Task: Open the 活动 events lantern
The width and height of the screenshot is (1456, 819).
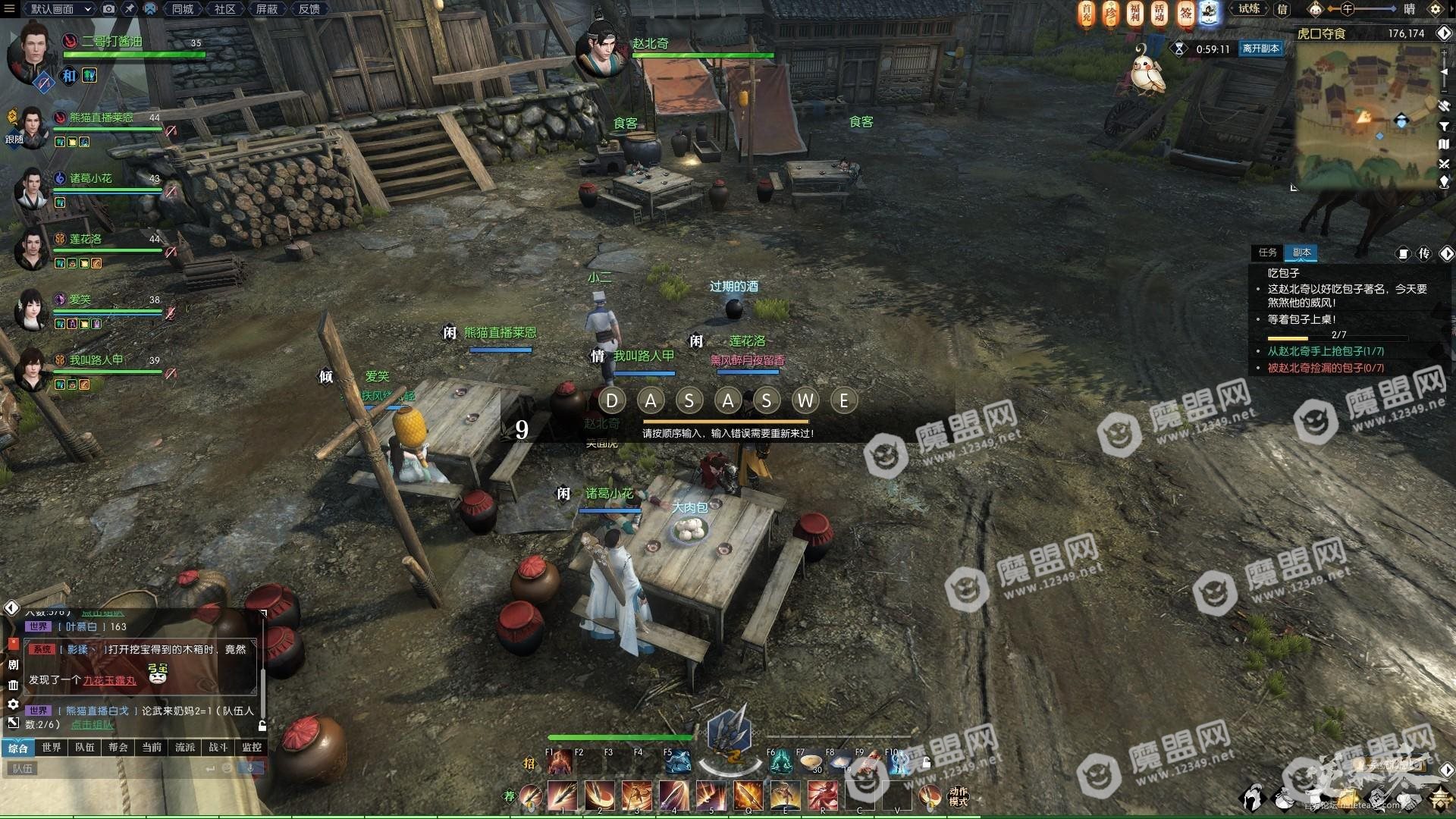Action: [1159, 13]
